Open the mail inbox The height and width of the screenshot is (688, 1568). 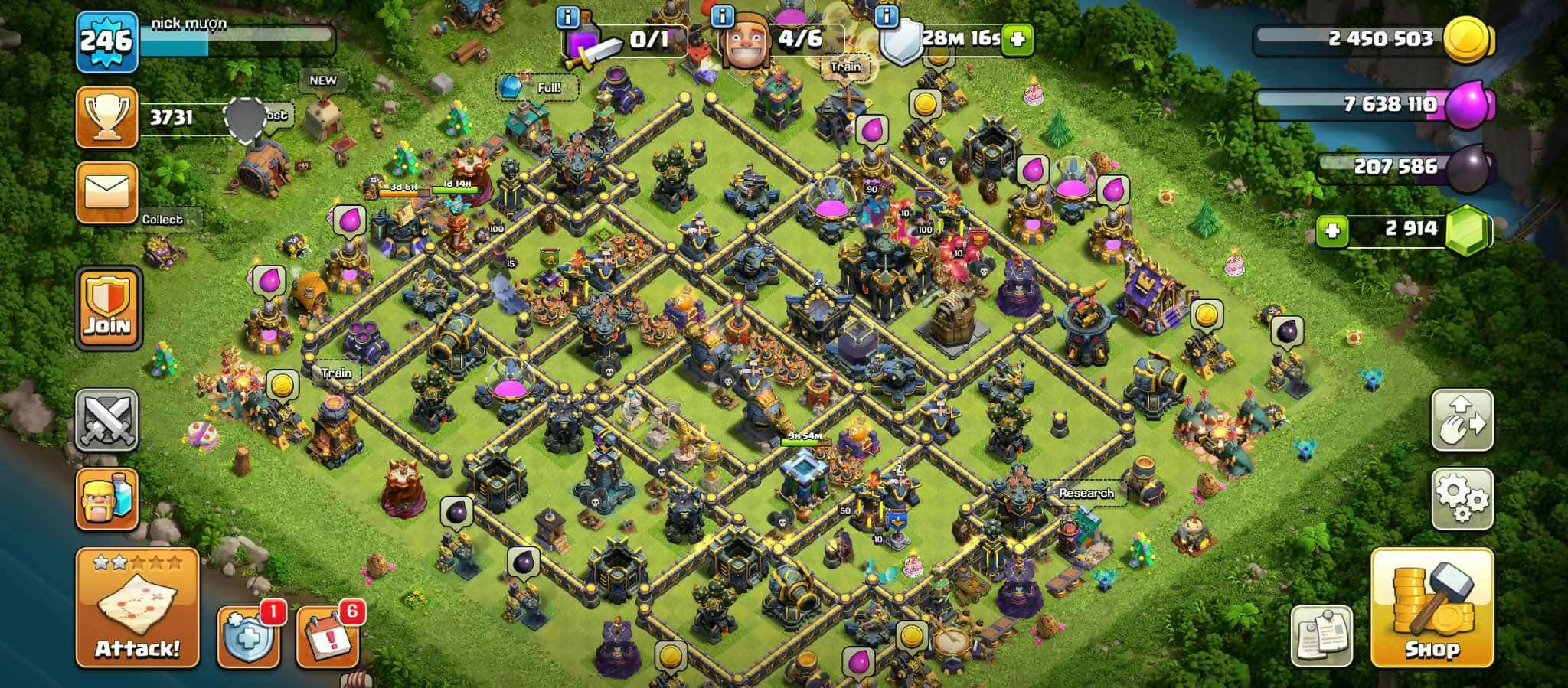(107, 193)
